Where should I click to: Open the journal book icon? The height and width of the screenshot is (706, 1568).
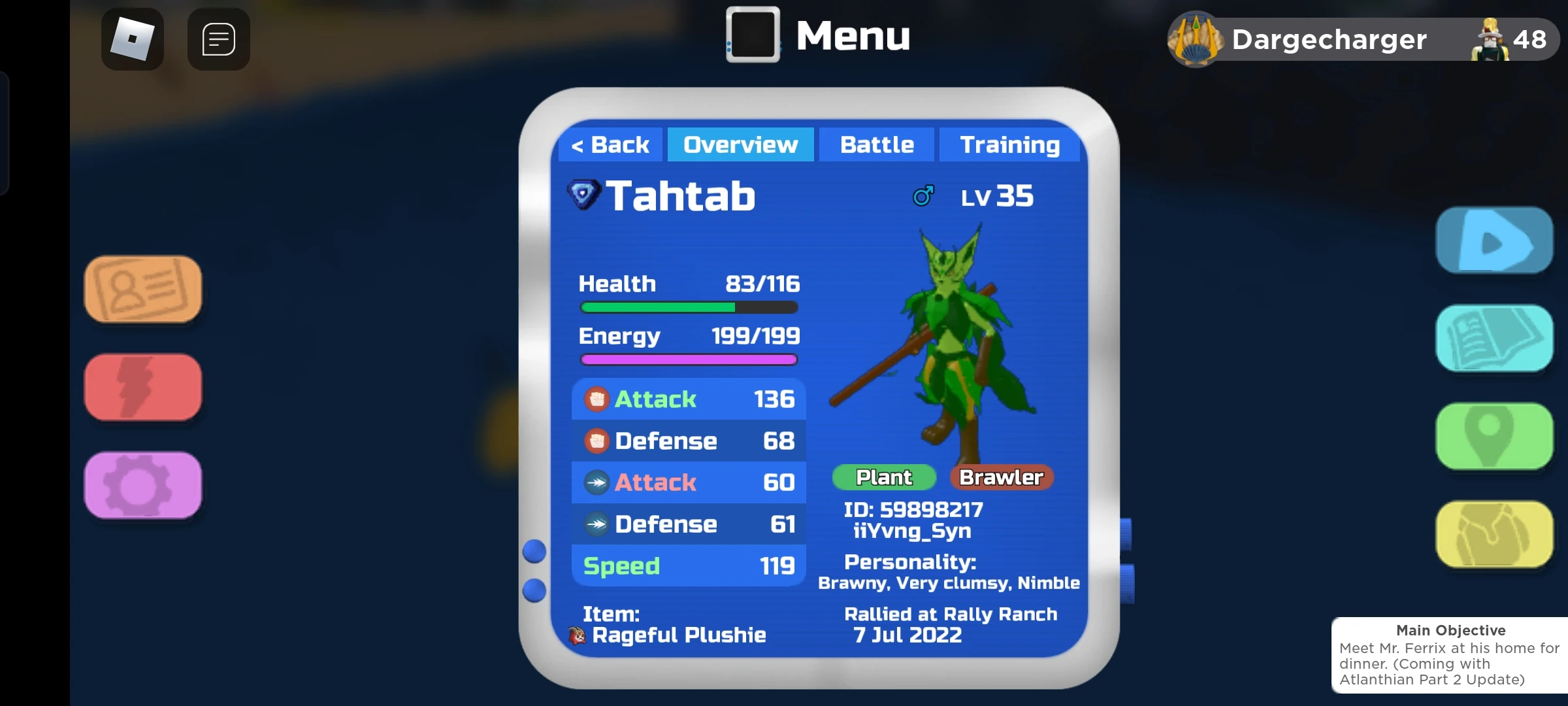pyautogui.click(x=1495, y=338)
